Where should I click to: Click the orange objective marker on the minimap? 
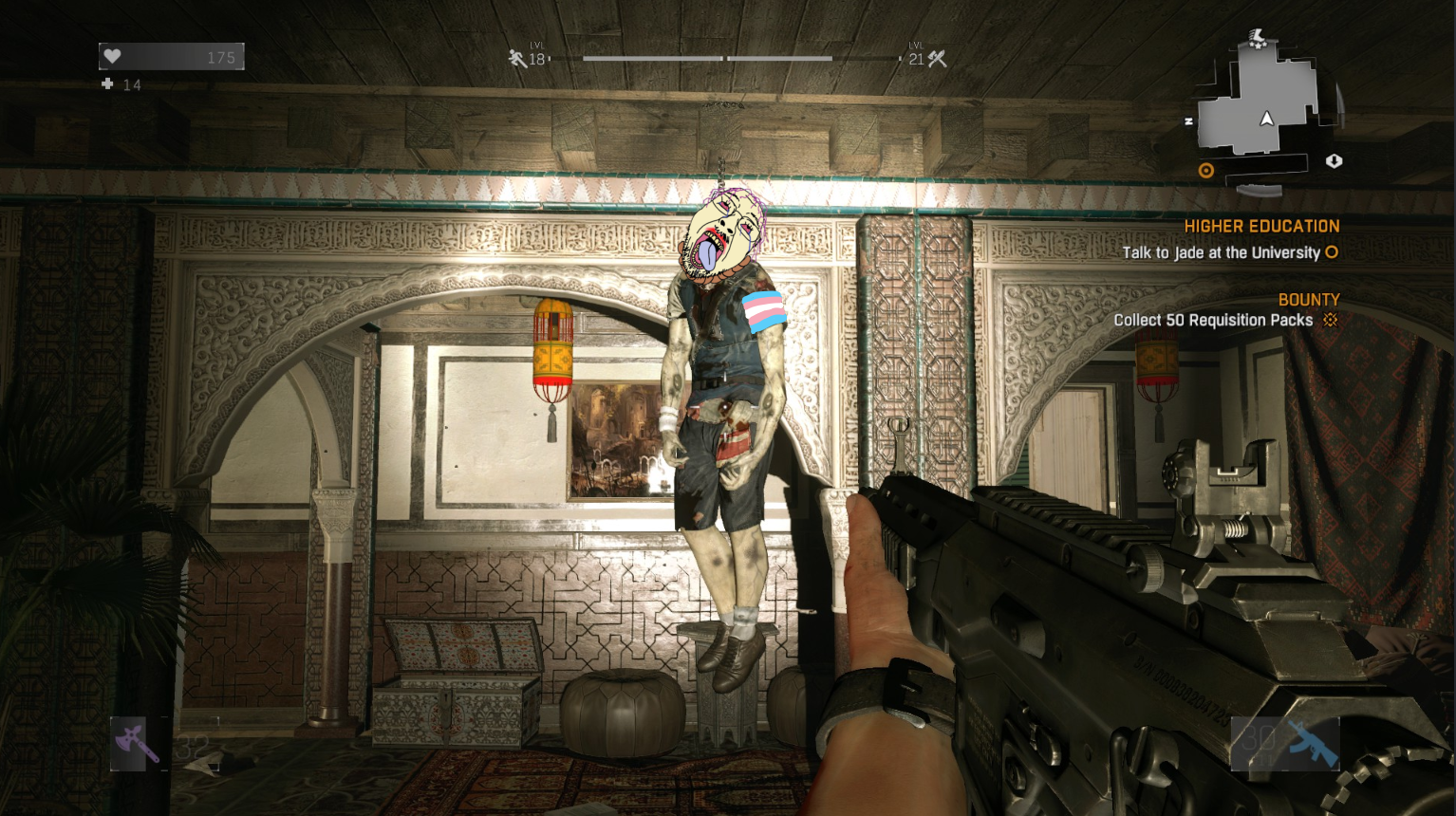click(1206, 171)
